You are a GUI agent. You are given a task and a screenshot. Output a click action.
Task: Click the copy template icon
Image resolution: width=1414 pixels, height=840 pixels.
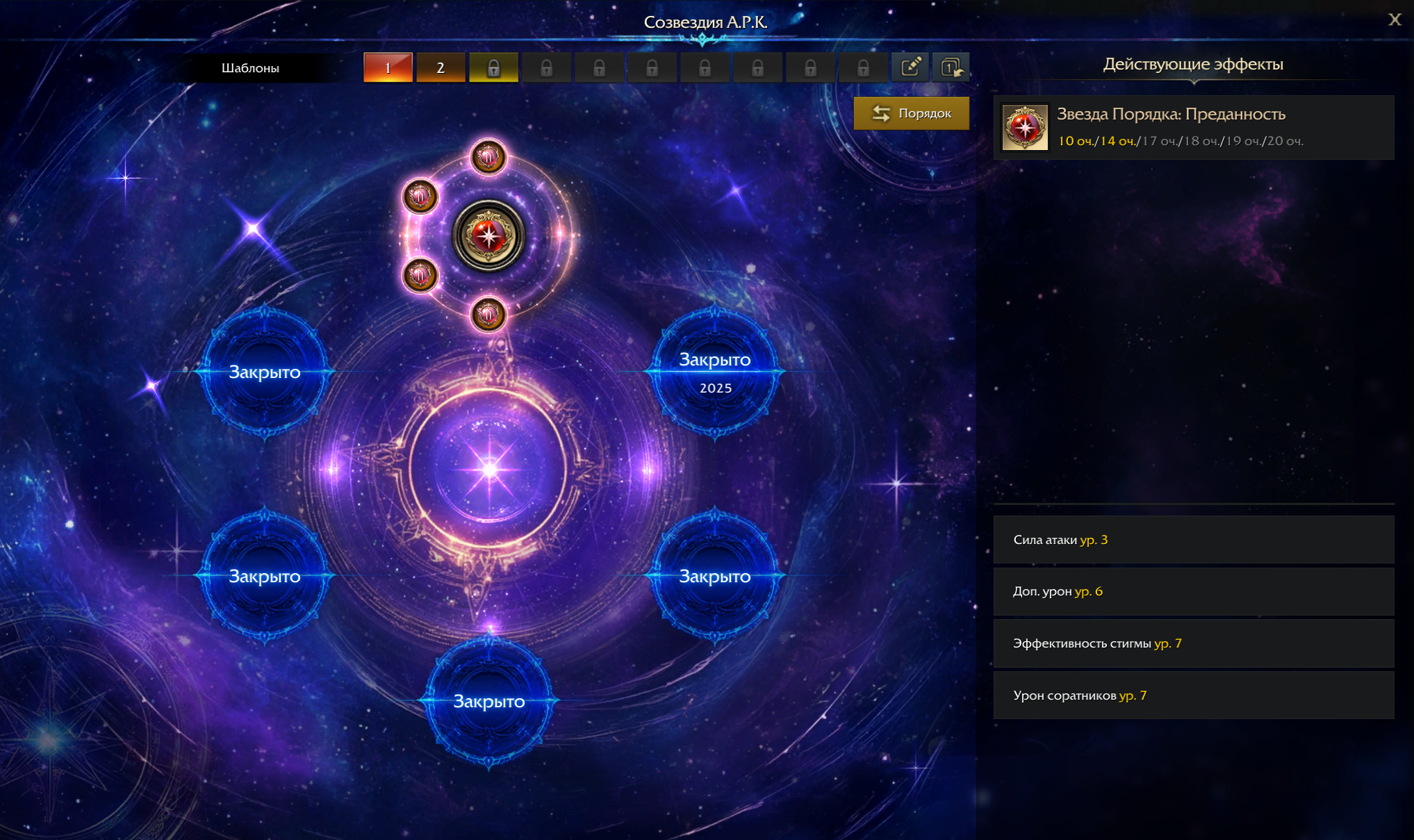click(x=951, y=67)
